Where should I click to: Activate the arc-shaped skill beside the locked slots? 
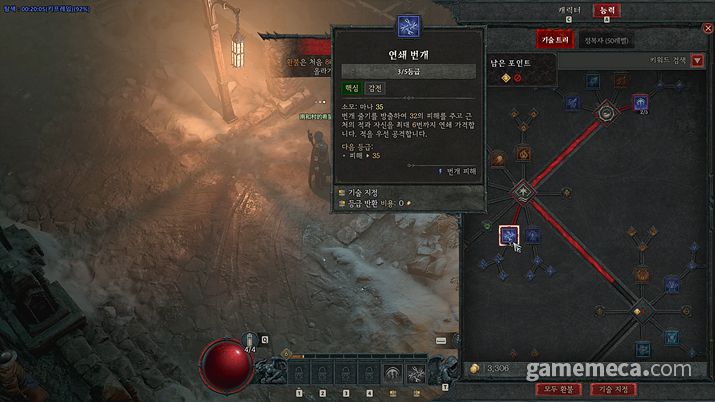click(393, 374)
